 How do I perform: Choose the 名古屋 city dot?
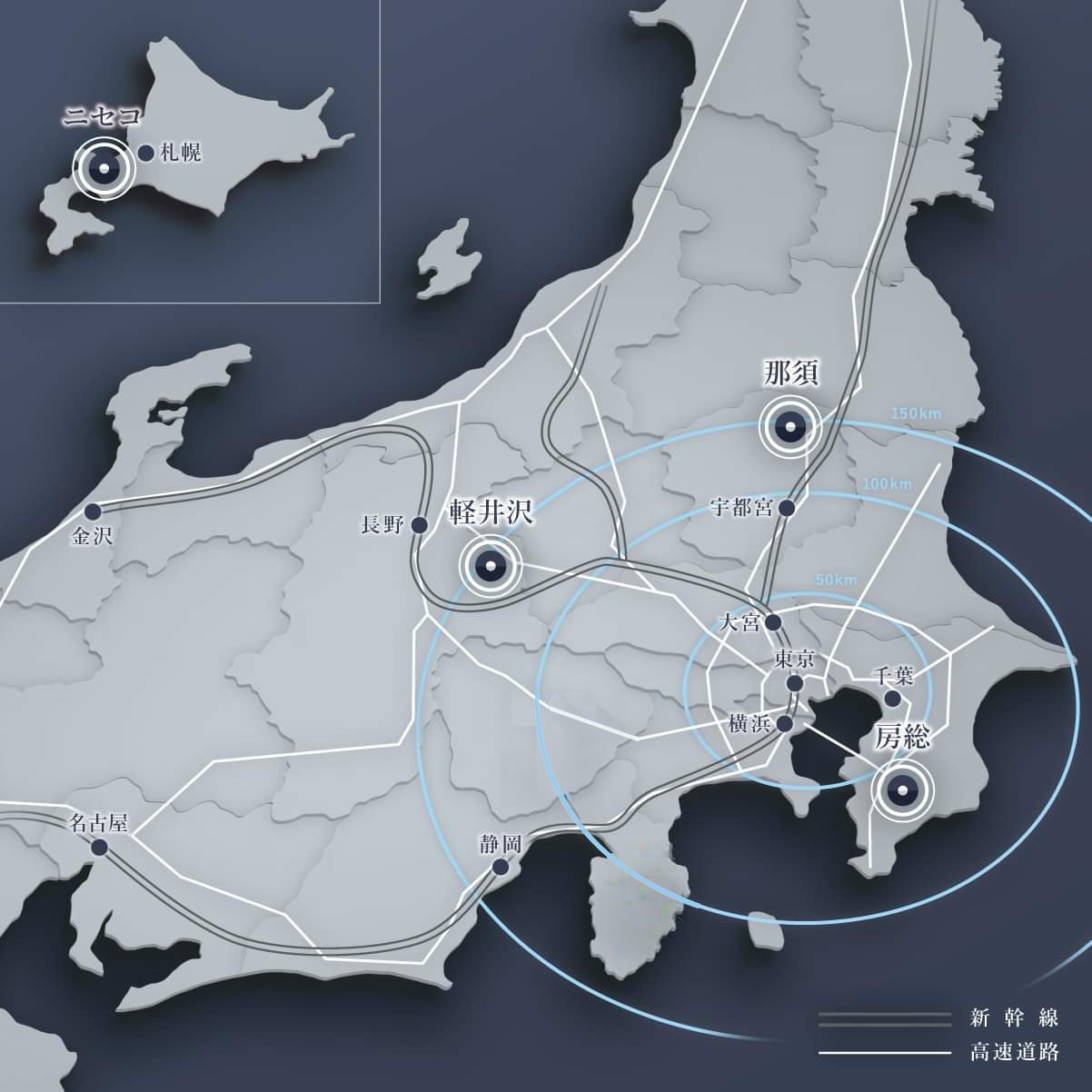click(100, 847)
